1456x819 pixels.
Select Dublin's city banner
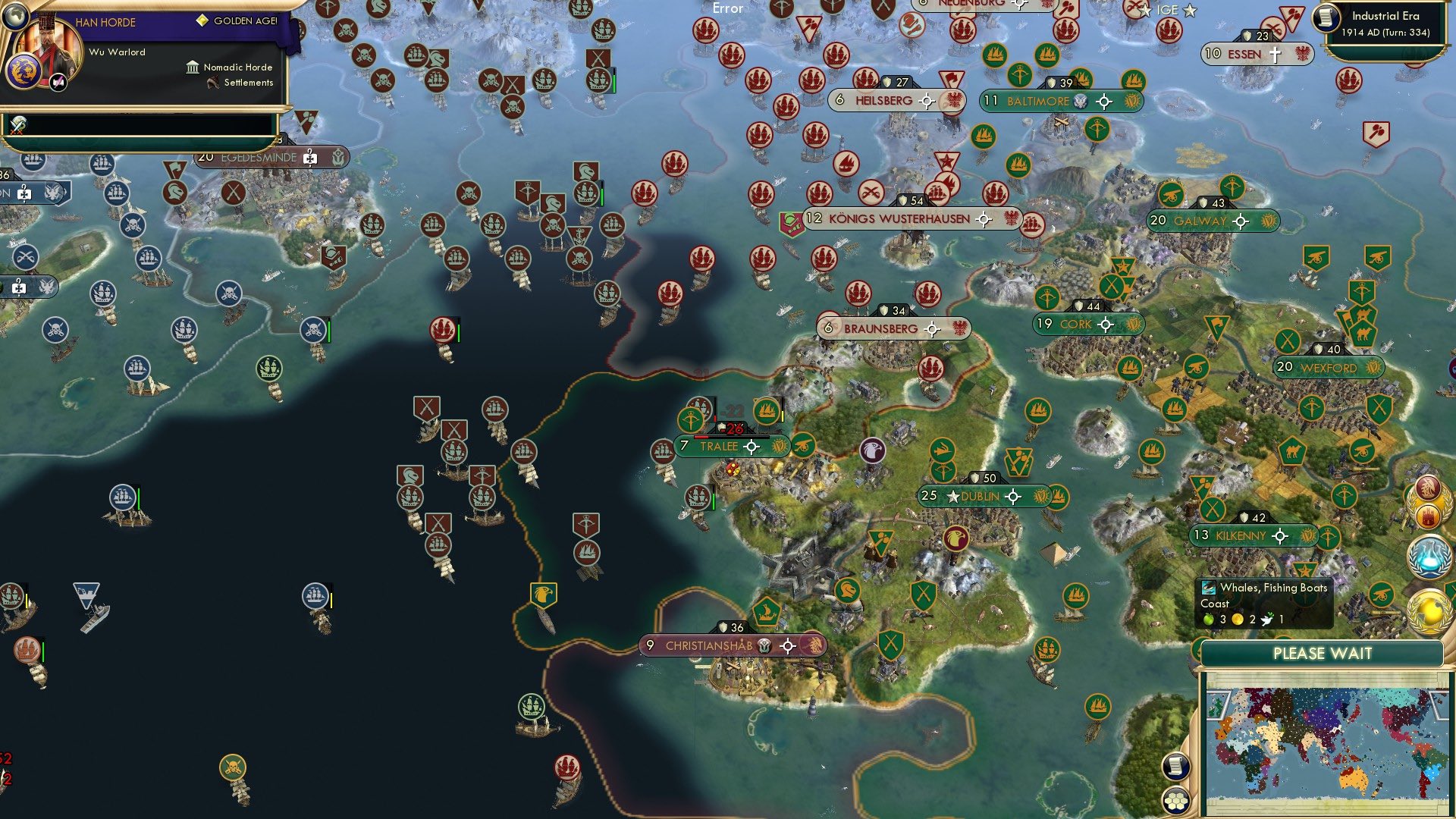click(x=979, y=497)
